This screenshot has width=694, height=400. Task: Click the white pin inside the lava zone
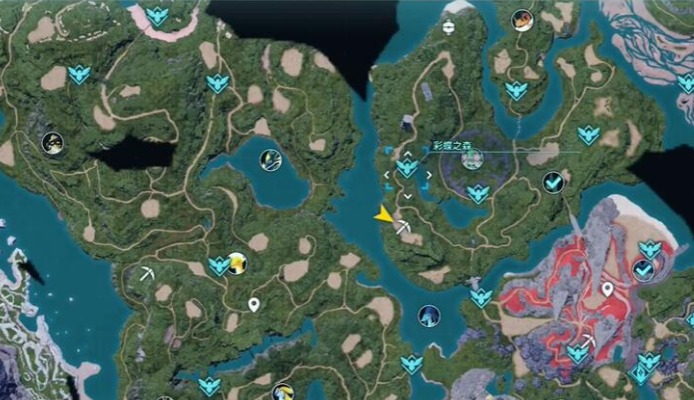click(607, 290)
